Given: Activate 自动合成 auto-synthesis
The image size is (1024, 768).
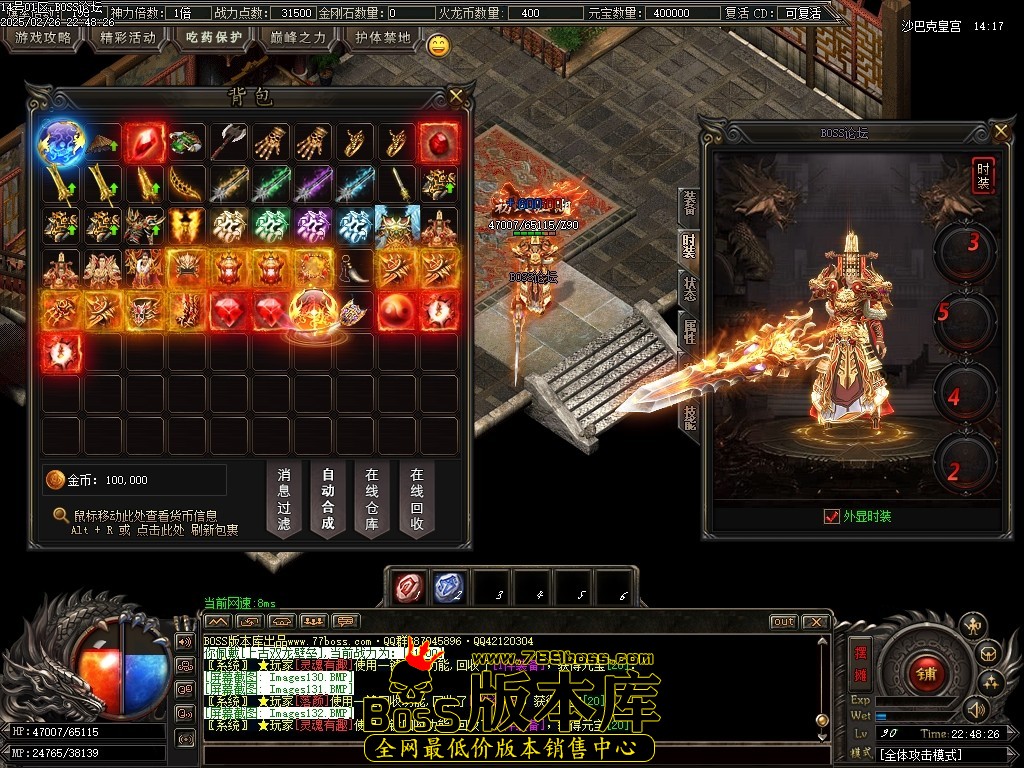Looking at the screenshot, I should tap(328, 499).
